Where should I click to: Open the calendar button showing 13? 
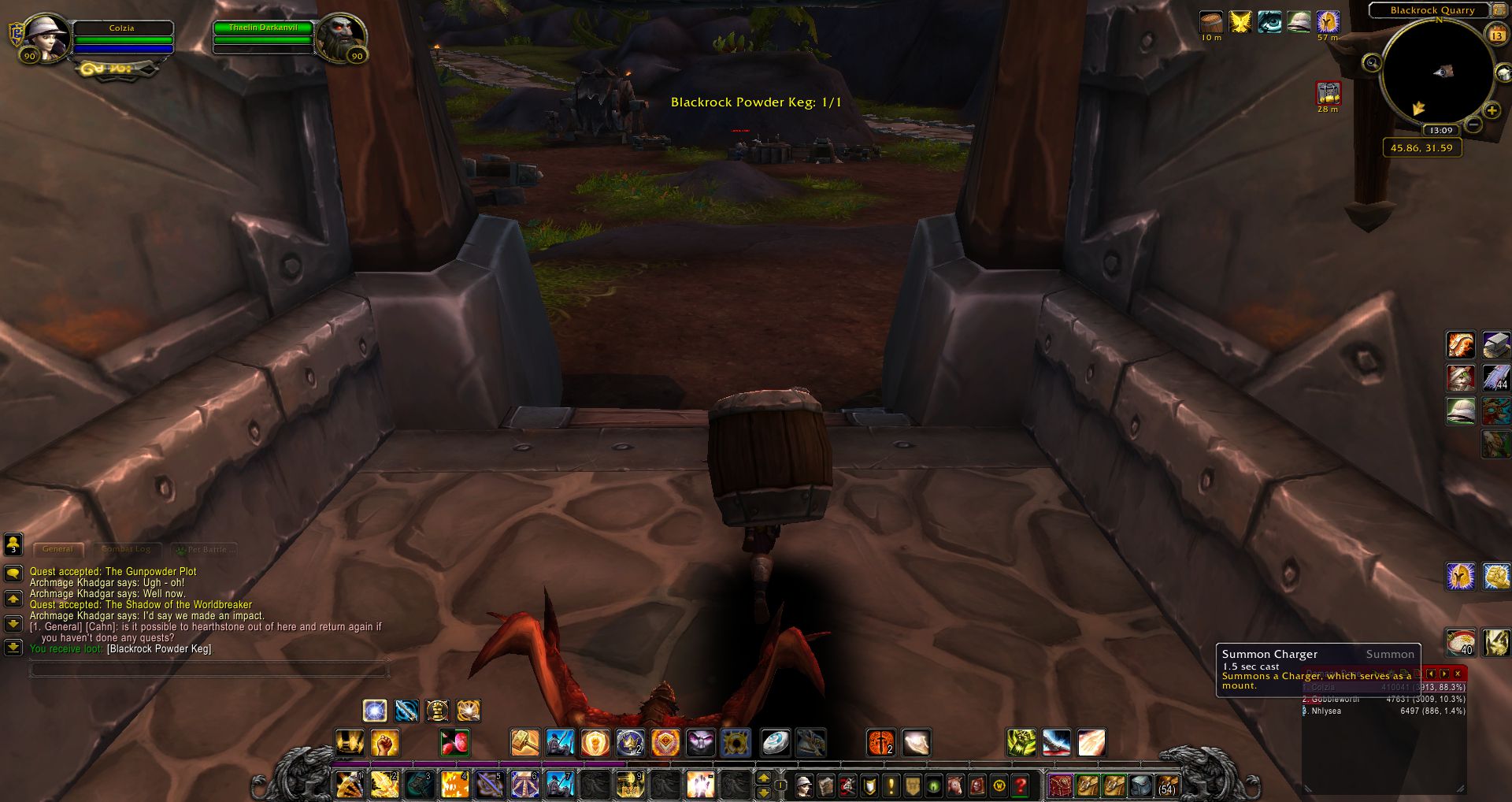coord(1496,35)
